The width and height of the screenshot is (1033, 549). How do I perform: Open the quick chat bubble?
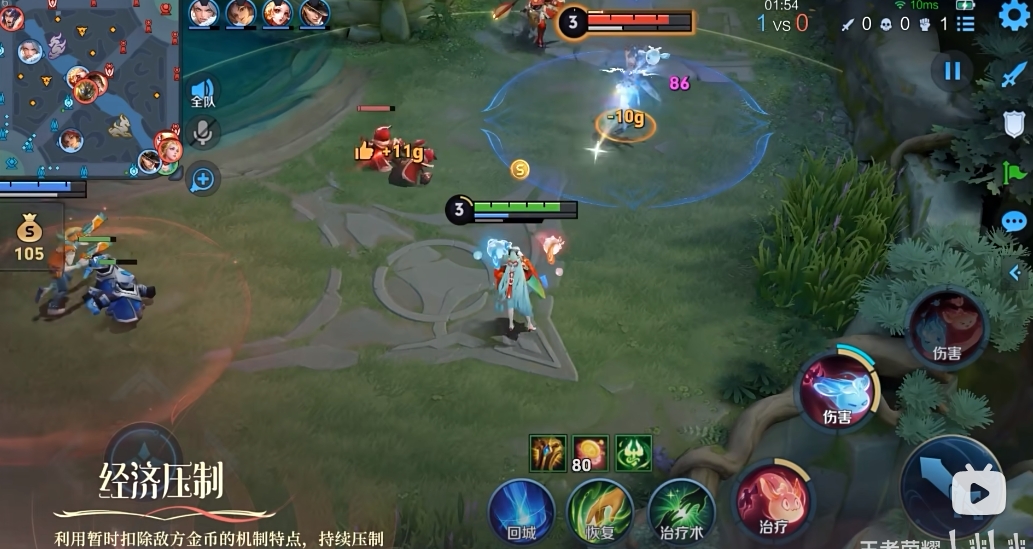tap(1014, 222)
